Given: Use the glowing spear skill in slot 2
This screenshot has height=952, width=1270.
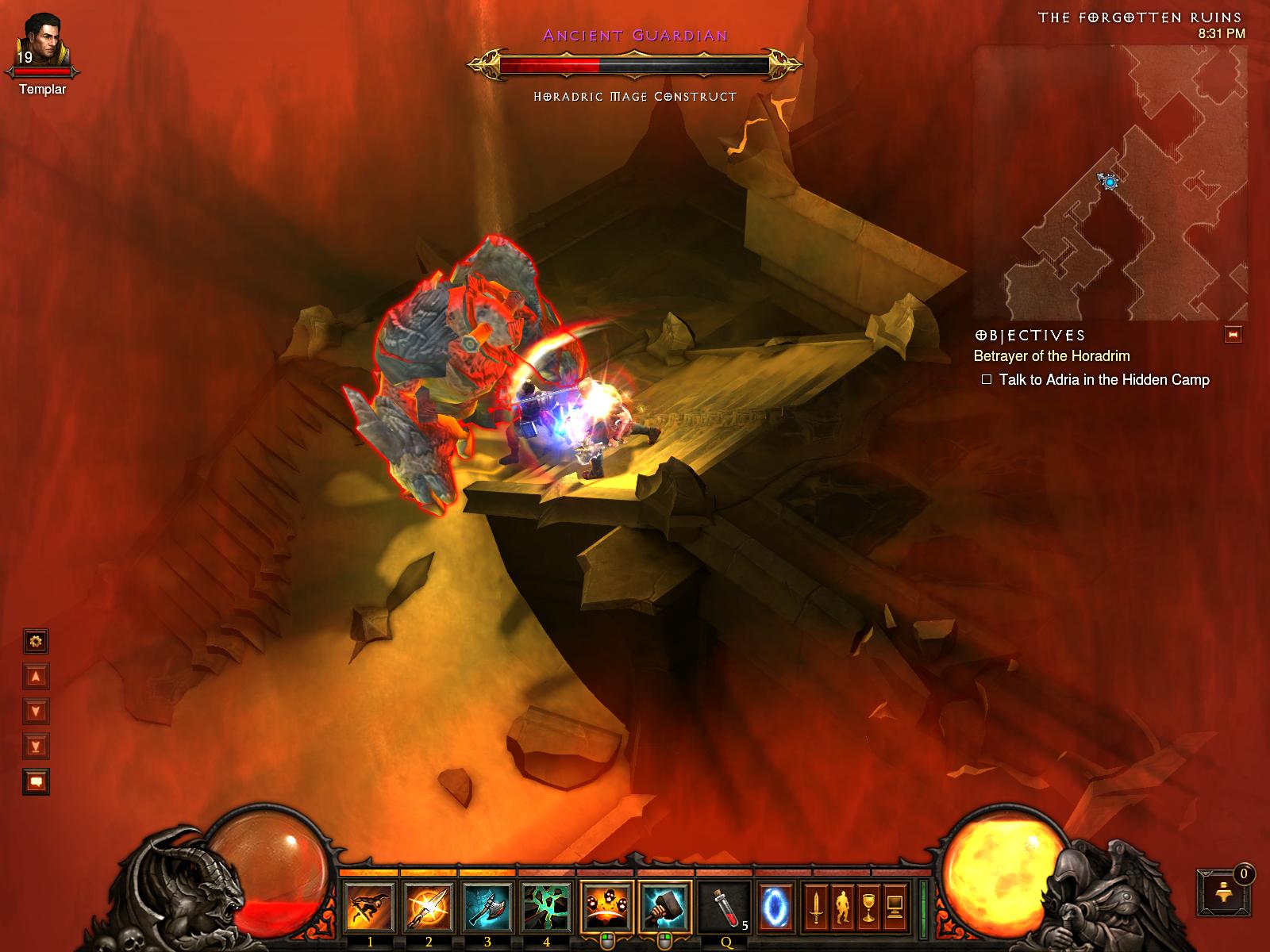Looking at the screenshot, I should click(x=429, y=906).
